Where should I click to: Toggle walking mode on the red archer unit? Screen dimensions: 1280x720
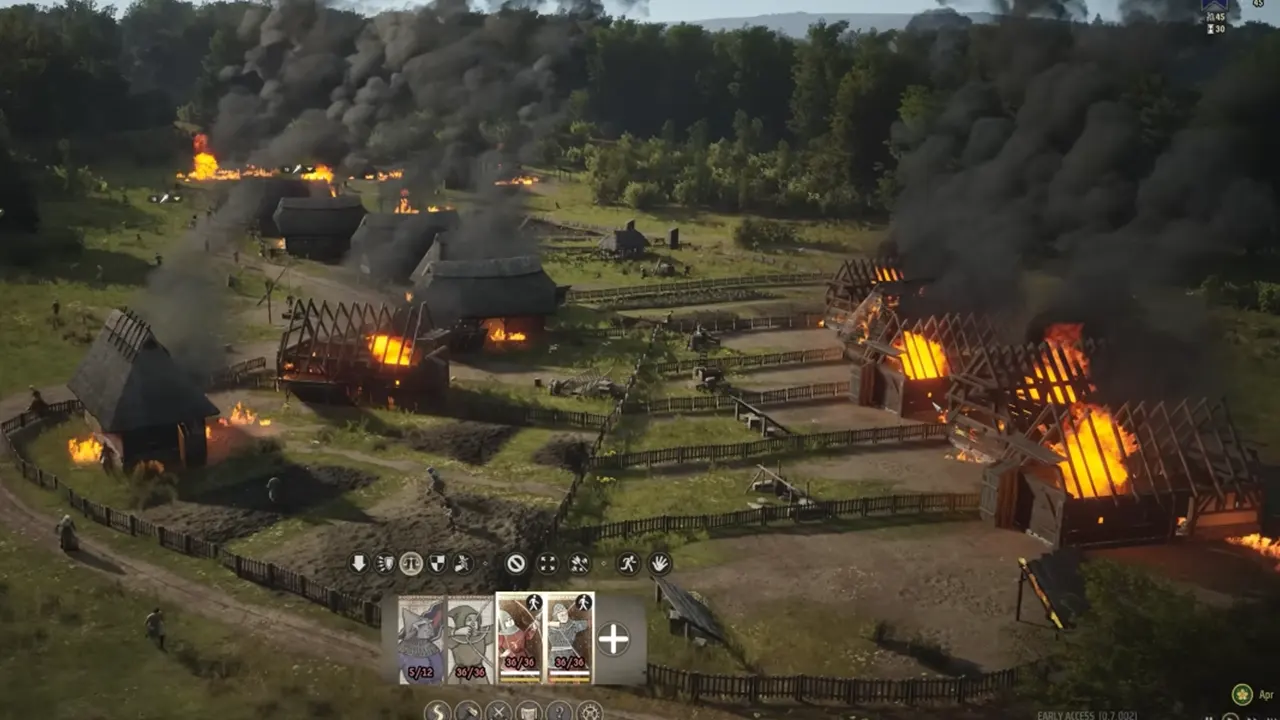pos(534,603)
